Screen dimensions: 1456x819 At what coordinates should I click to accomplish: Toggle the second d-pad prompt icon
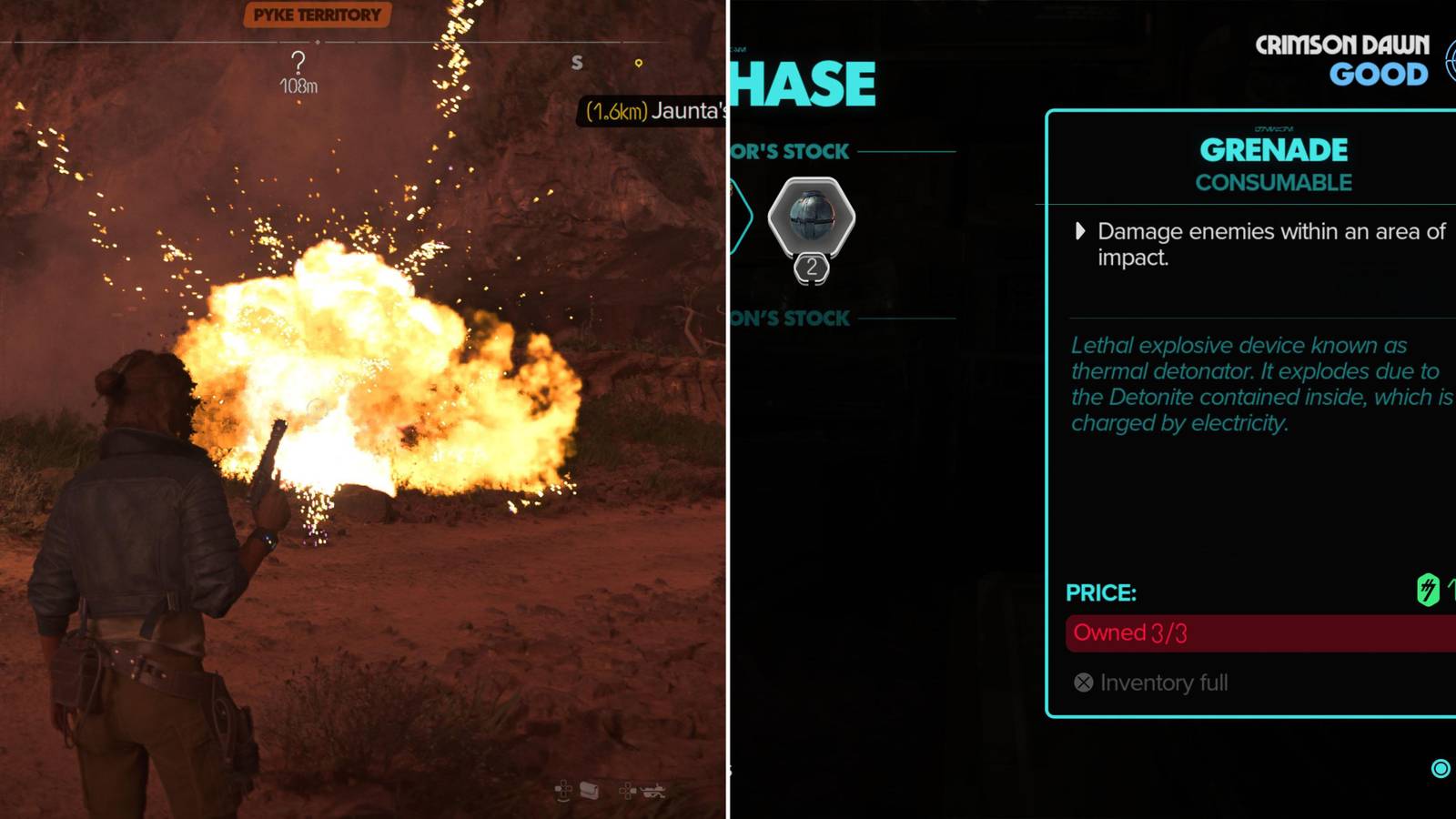(x=628, y=788)
